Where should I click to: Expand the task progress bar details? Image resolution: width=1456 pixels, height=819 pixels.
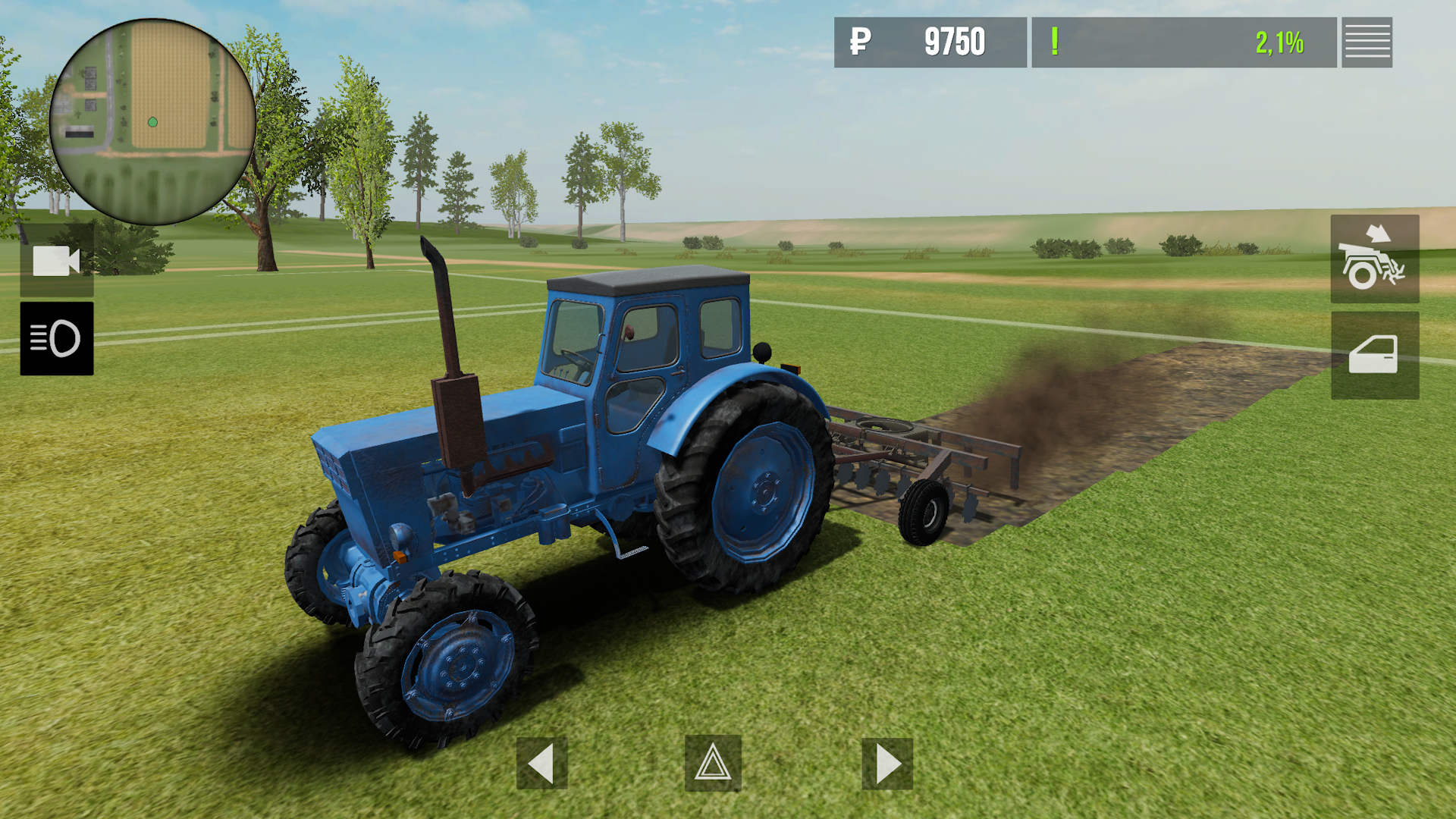pos(1183,42)
